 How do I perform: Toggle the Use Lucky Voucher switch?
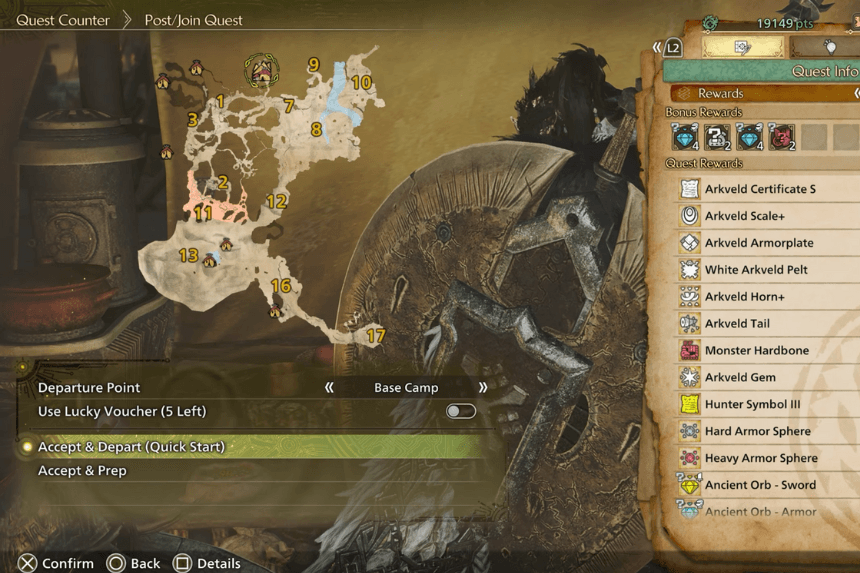(x=460, y=411)
